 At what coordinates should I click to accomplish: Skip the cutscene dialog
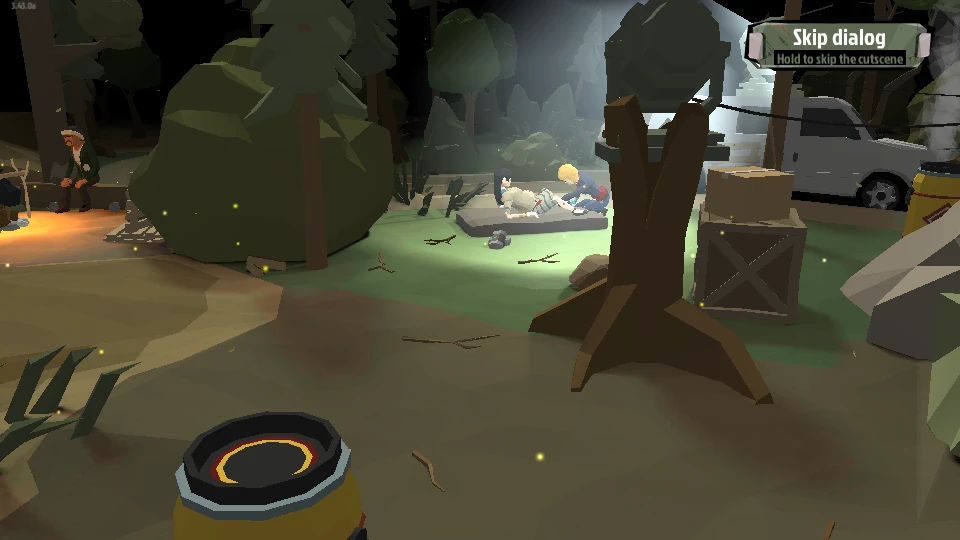(x=839, y=44)
